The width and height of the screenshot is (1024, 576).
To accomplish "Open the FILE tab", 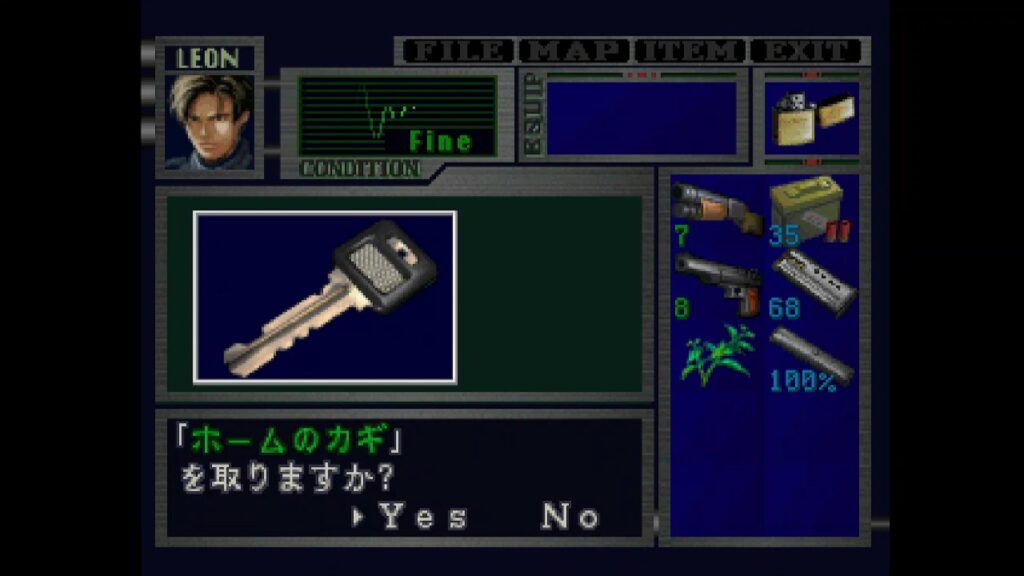I will (456, 51).
